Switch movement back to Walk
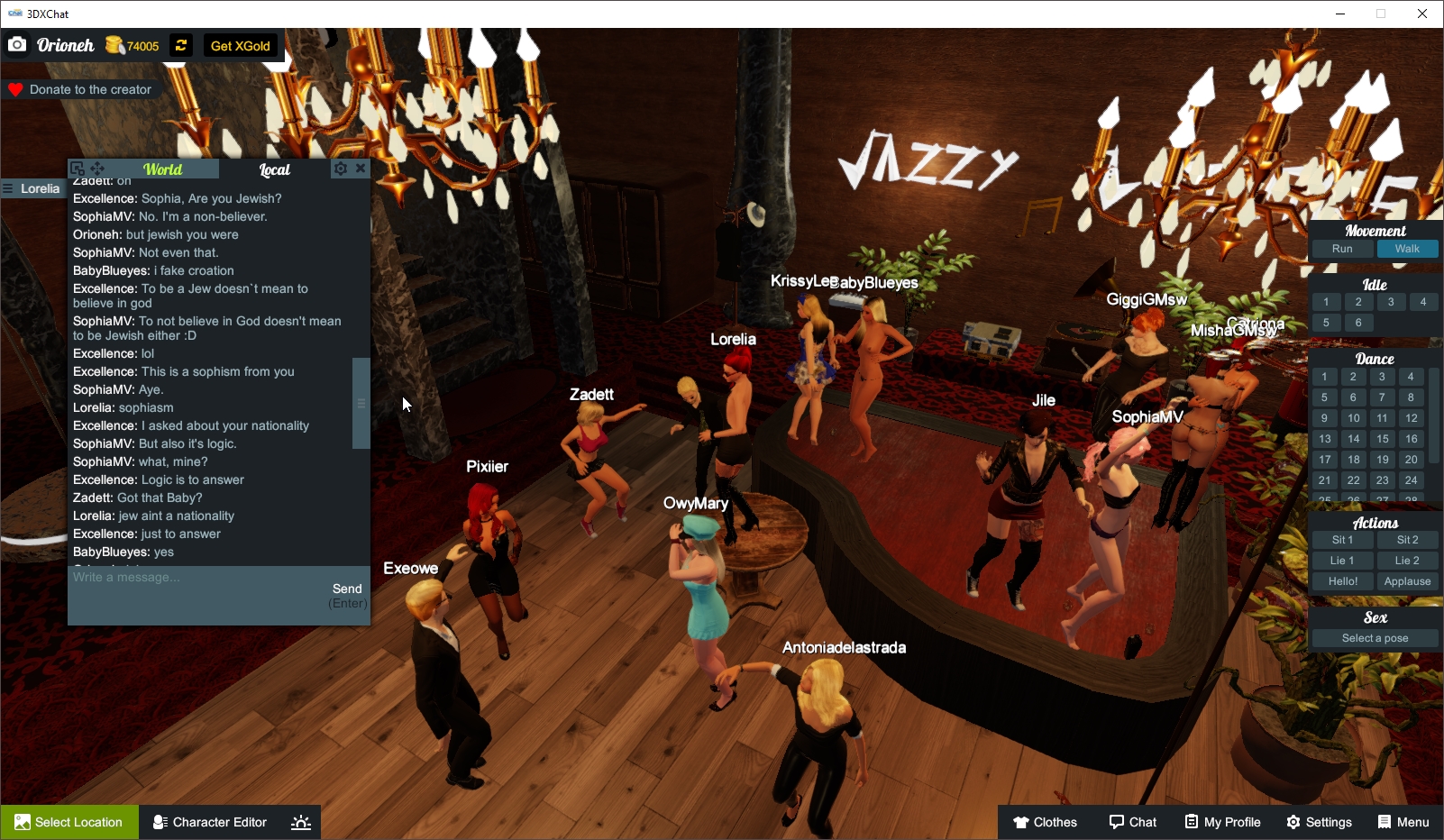This screenshot has height=840, width=1444. (x=1408, y=249)
